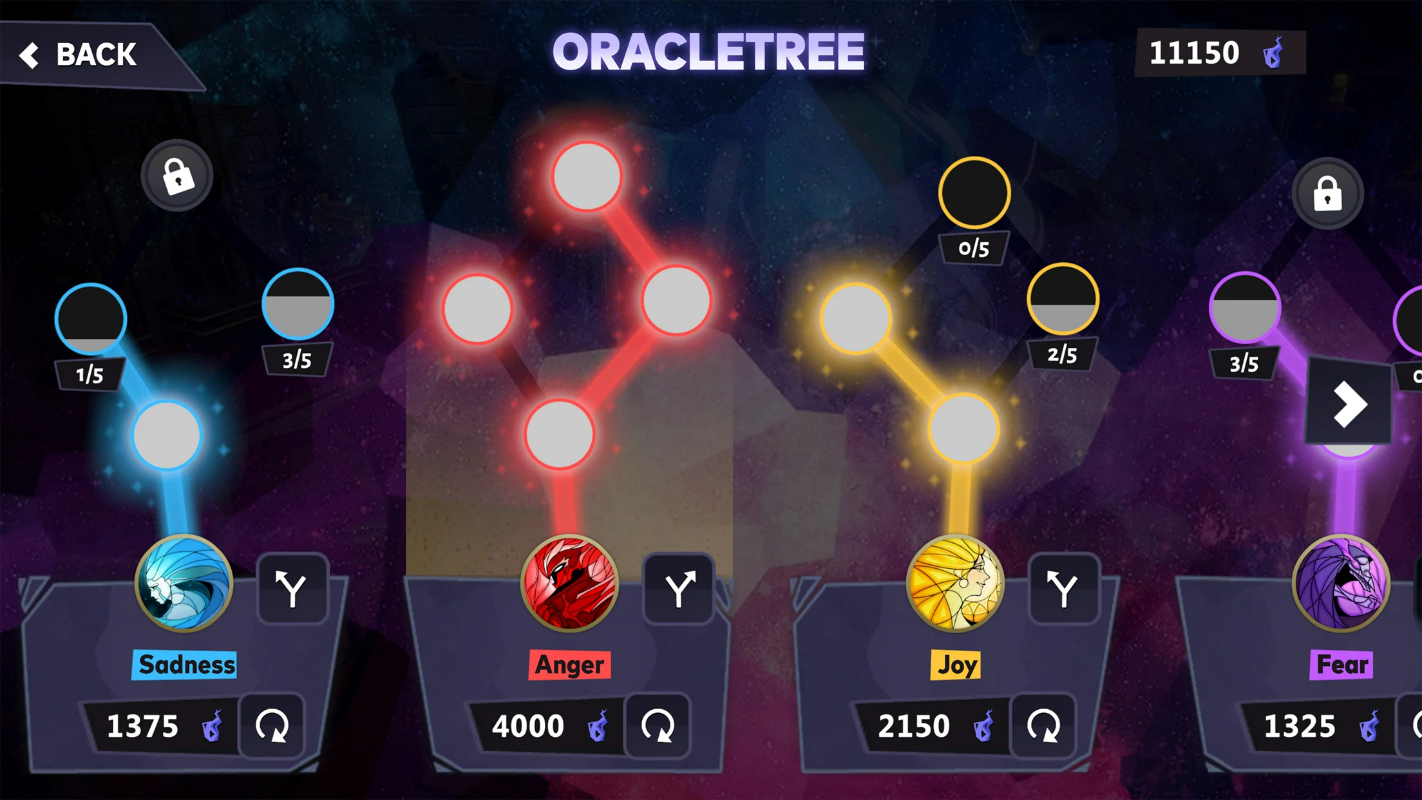Select the Anger character portrait

pos(570,584)
